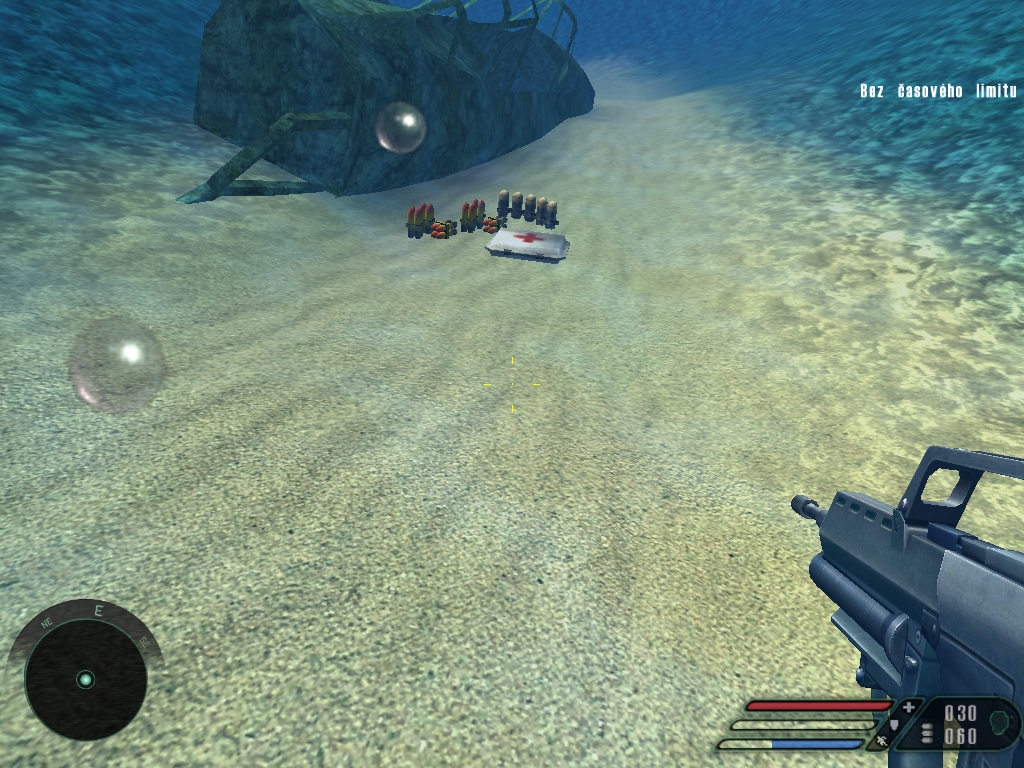Screen dimensions: 1024x768
Task: Click the health cross icon
Action: coord(908,707)
